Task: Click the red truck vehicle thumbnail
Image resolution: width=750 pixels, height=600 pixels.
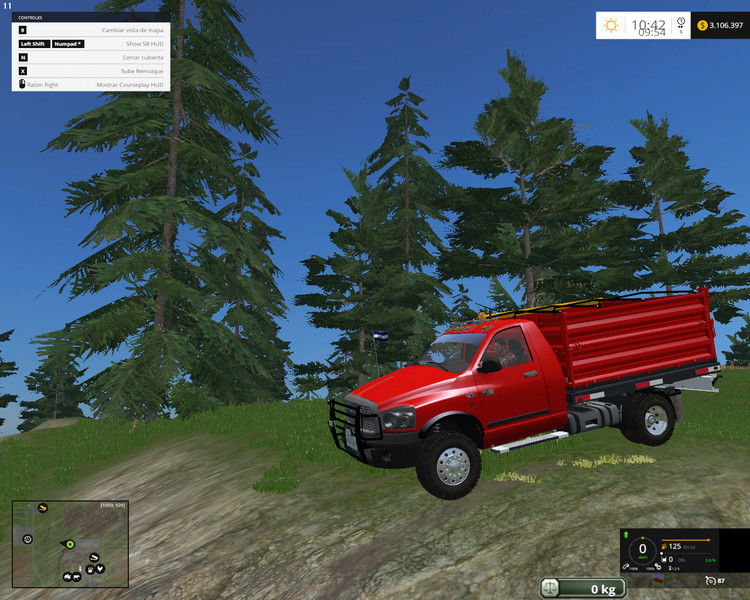Action: pyautogui.click(x=657, y=580)
